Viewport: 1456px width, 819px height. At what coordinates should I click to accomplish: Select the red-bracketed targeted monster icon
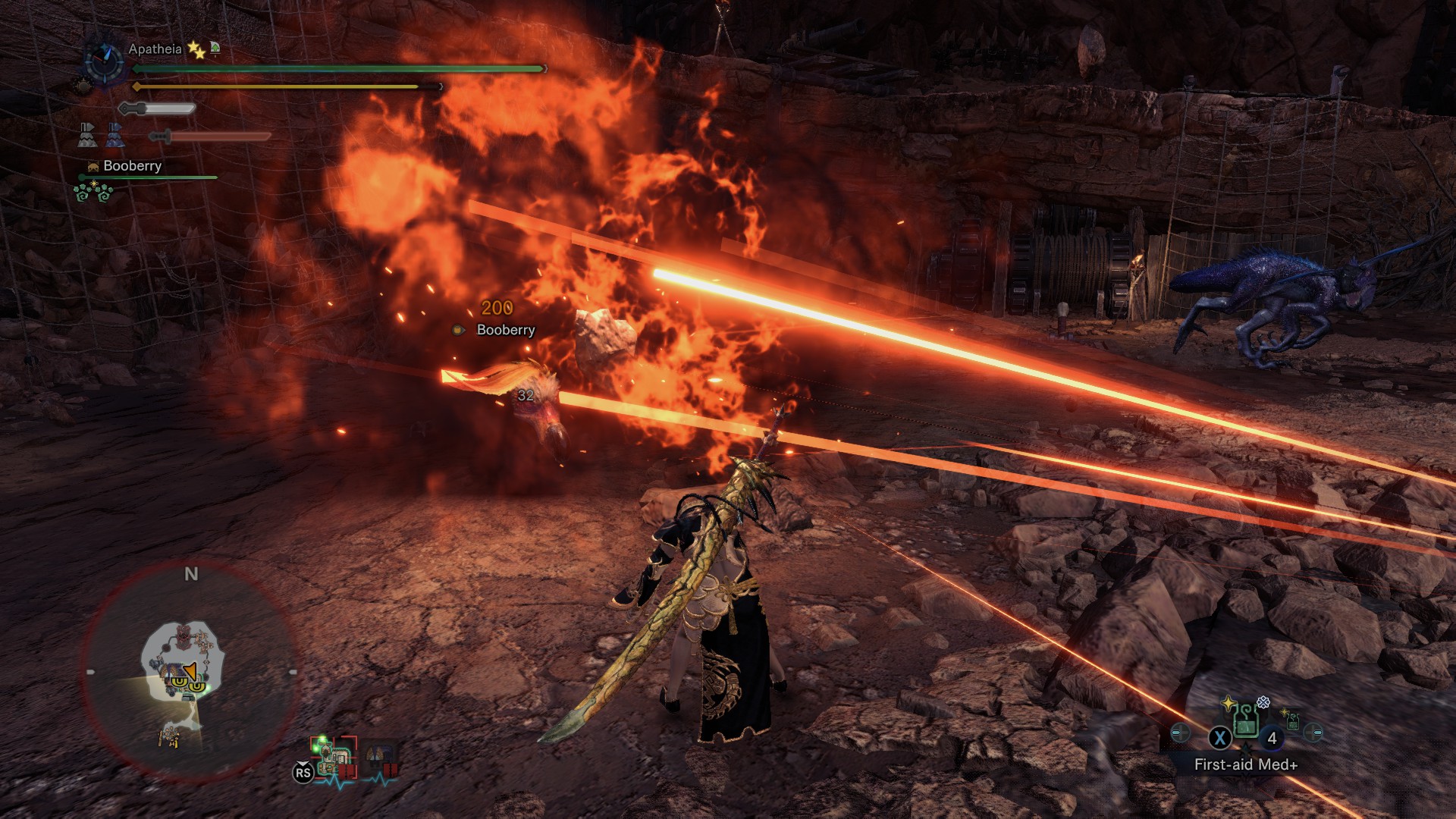tap(334, 756)
